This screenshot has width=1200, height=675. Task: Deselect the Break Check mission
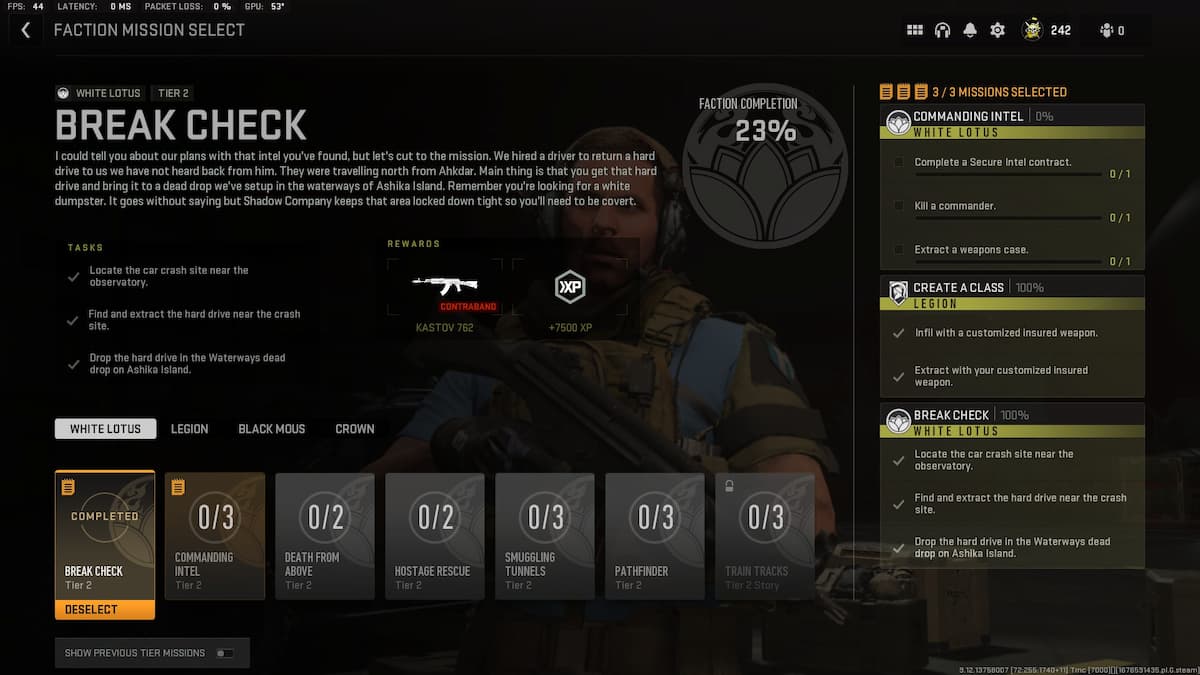pyautogui.click(x=105, y=609)
